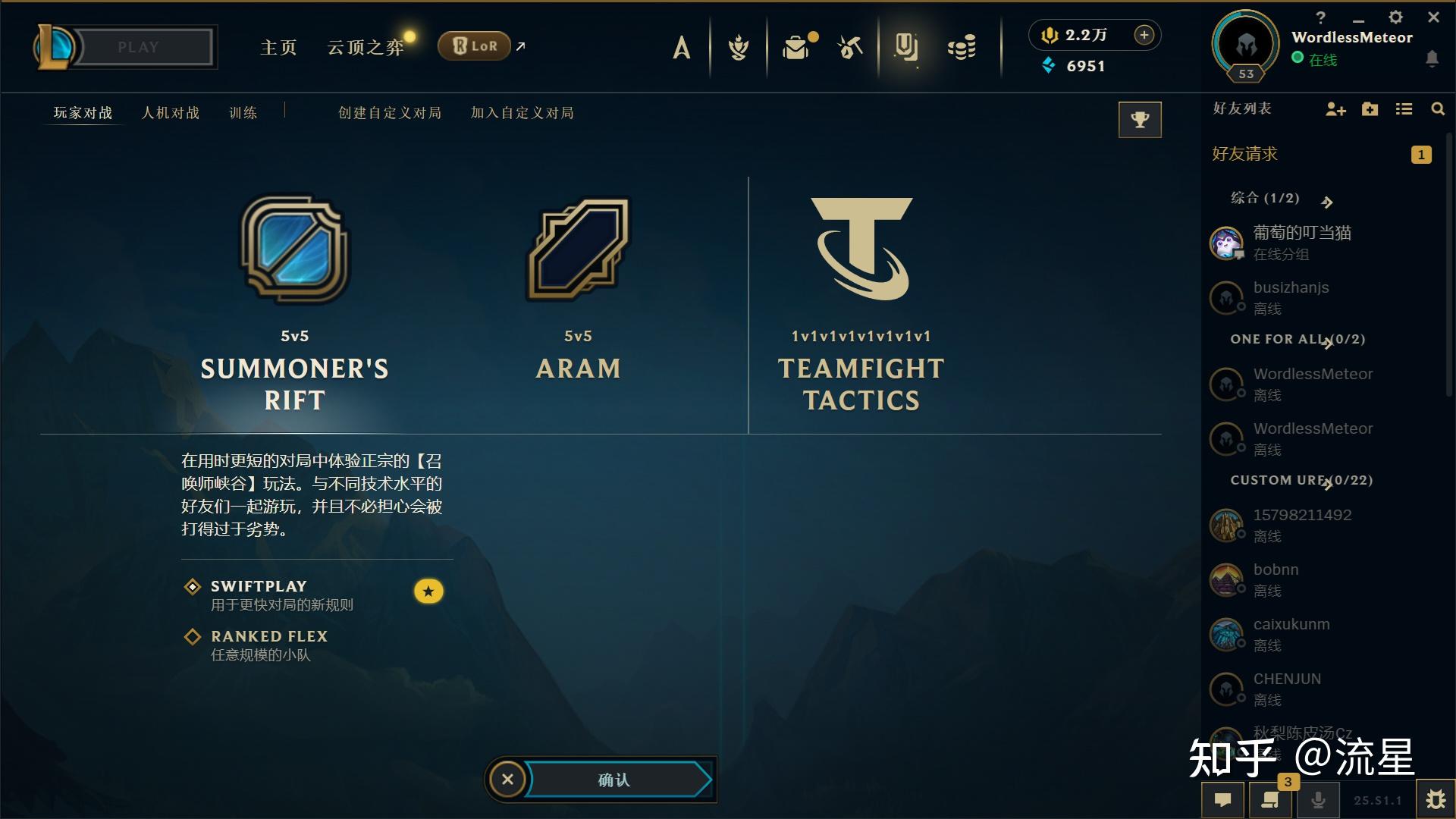Search the friends list with the magnifier

coord(1437,109)
